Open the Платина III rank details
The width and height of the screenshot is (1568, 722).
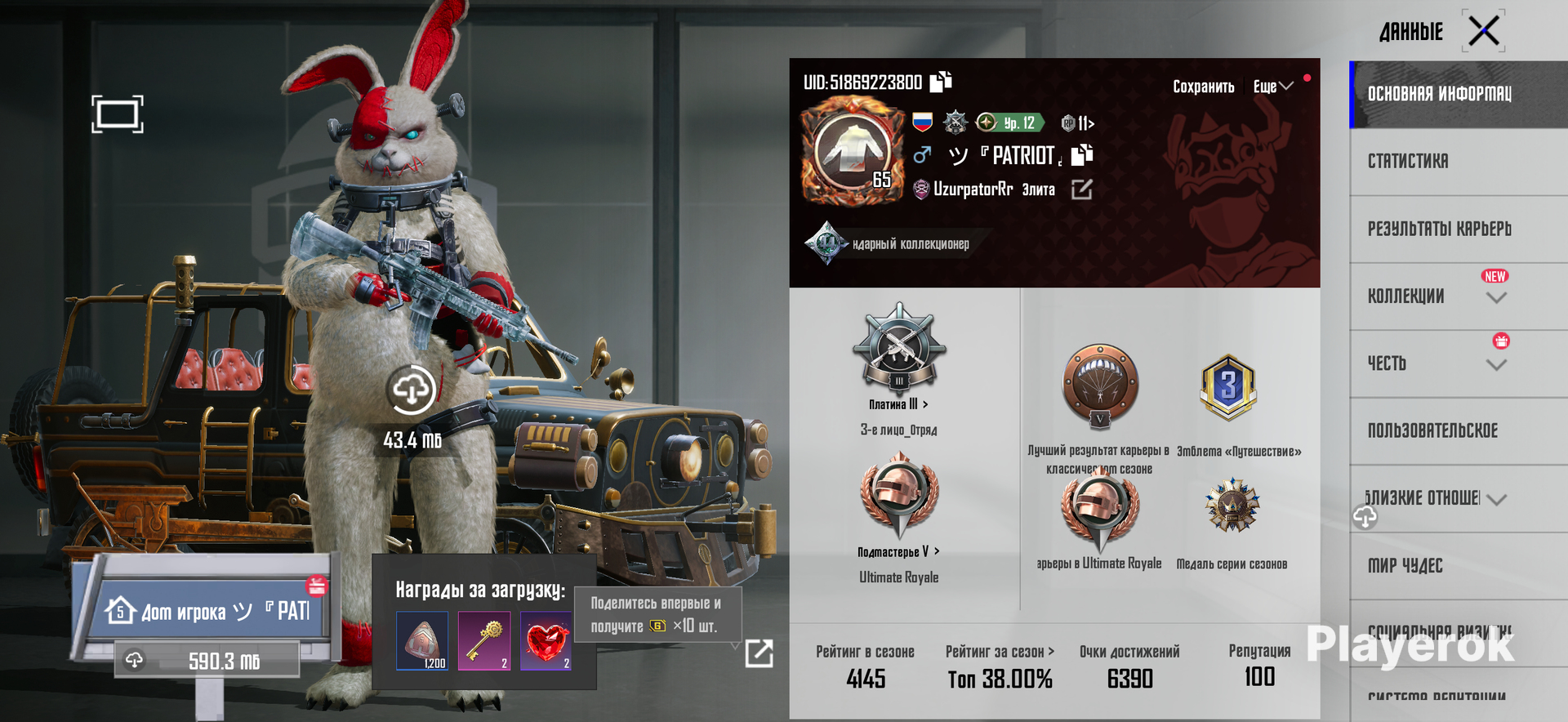898,404
